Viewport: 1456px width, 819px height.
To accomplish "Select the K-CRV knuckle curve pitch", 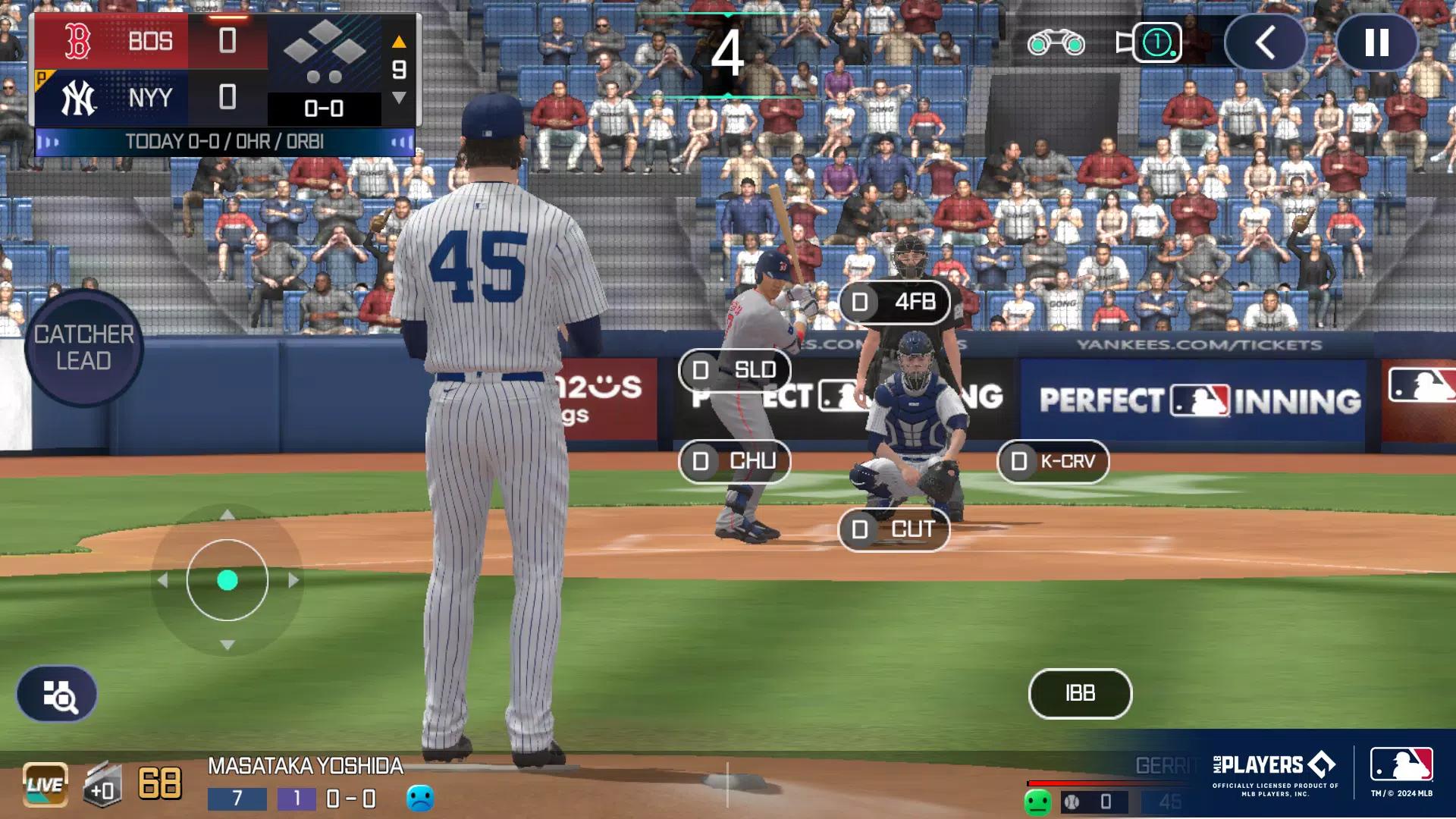I will click(1053, 461).
